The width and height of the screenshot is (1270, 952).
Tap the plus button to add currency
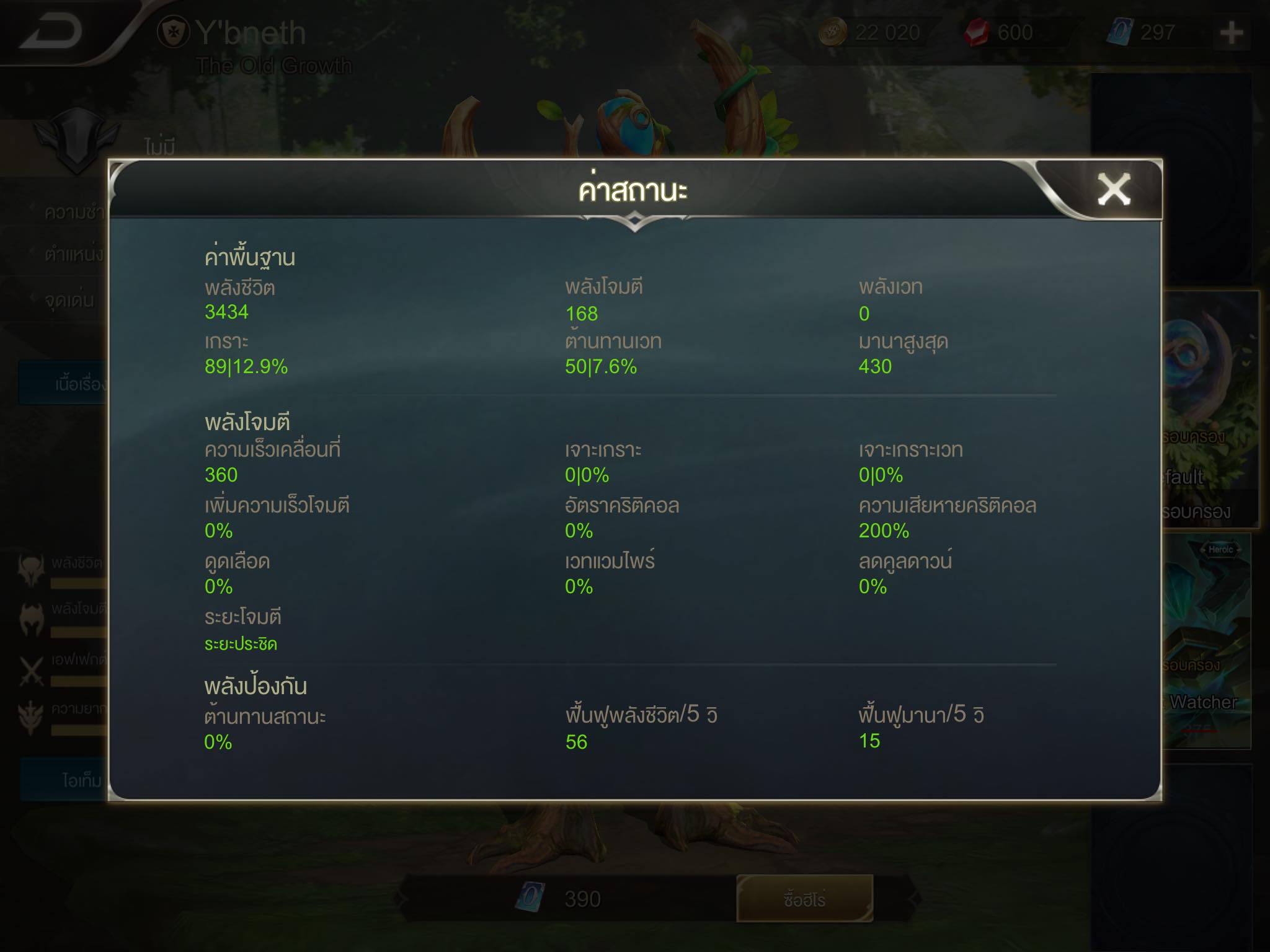point(1231,33)
